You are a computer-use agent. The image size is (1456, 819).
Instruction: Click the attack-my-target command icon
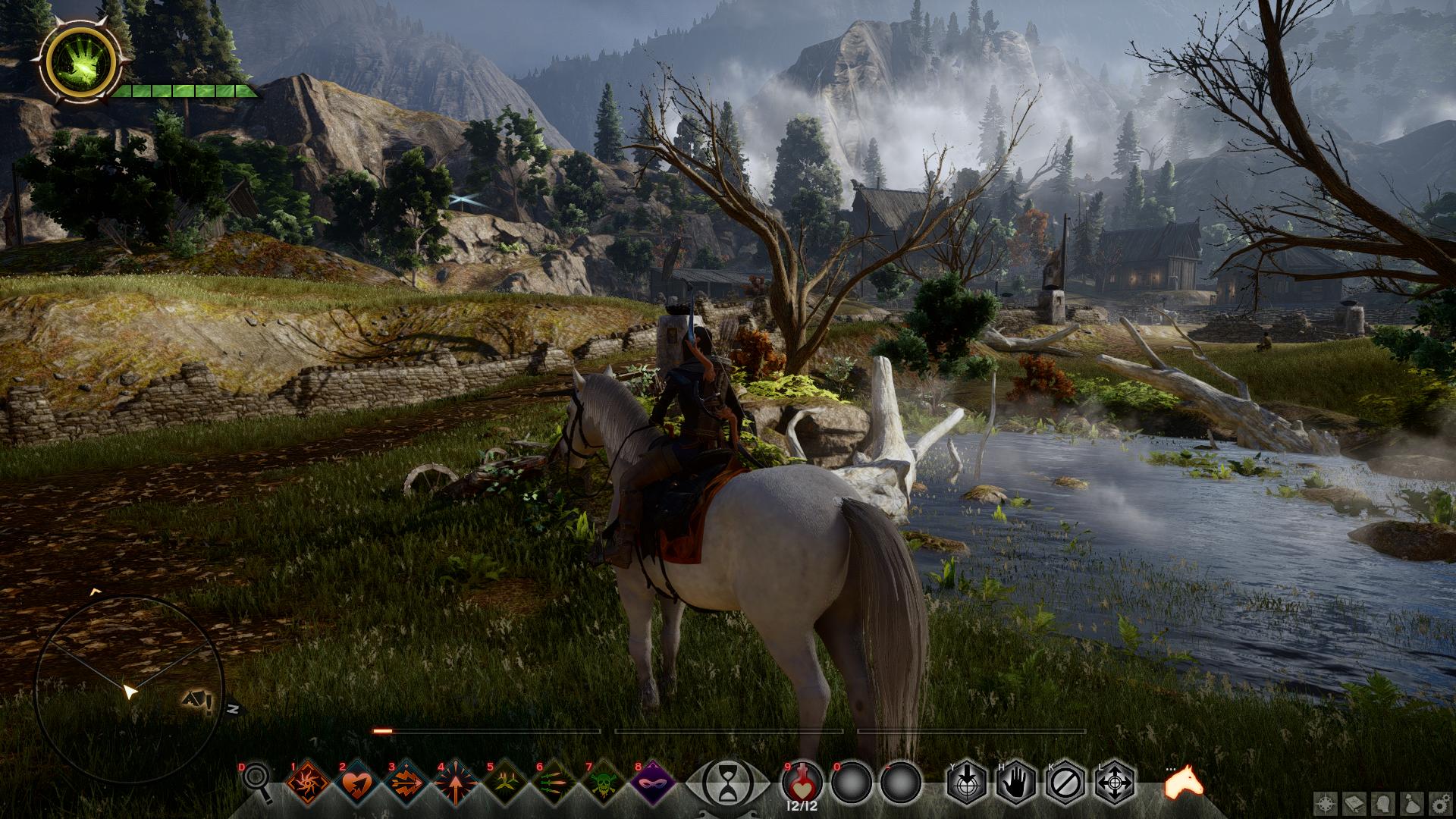pyautogui.click(x=967, y=782)
